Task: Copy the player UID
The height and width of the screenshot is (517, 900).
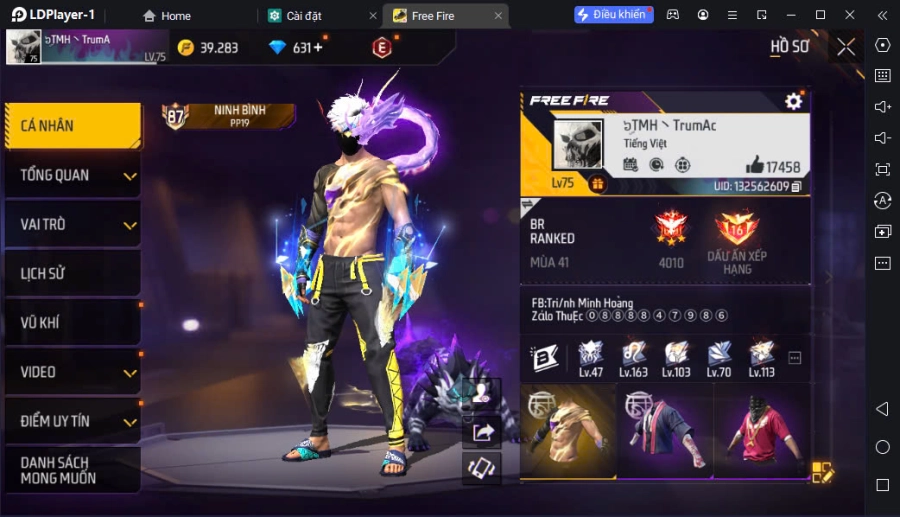Action: tap(797, 186)
